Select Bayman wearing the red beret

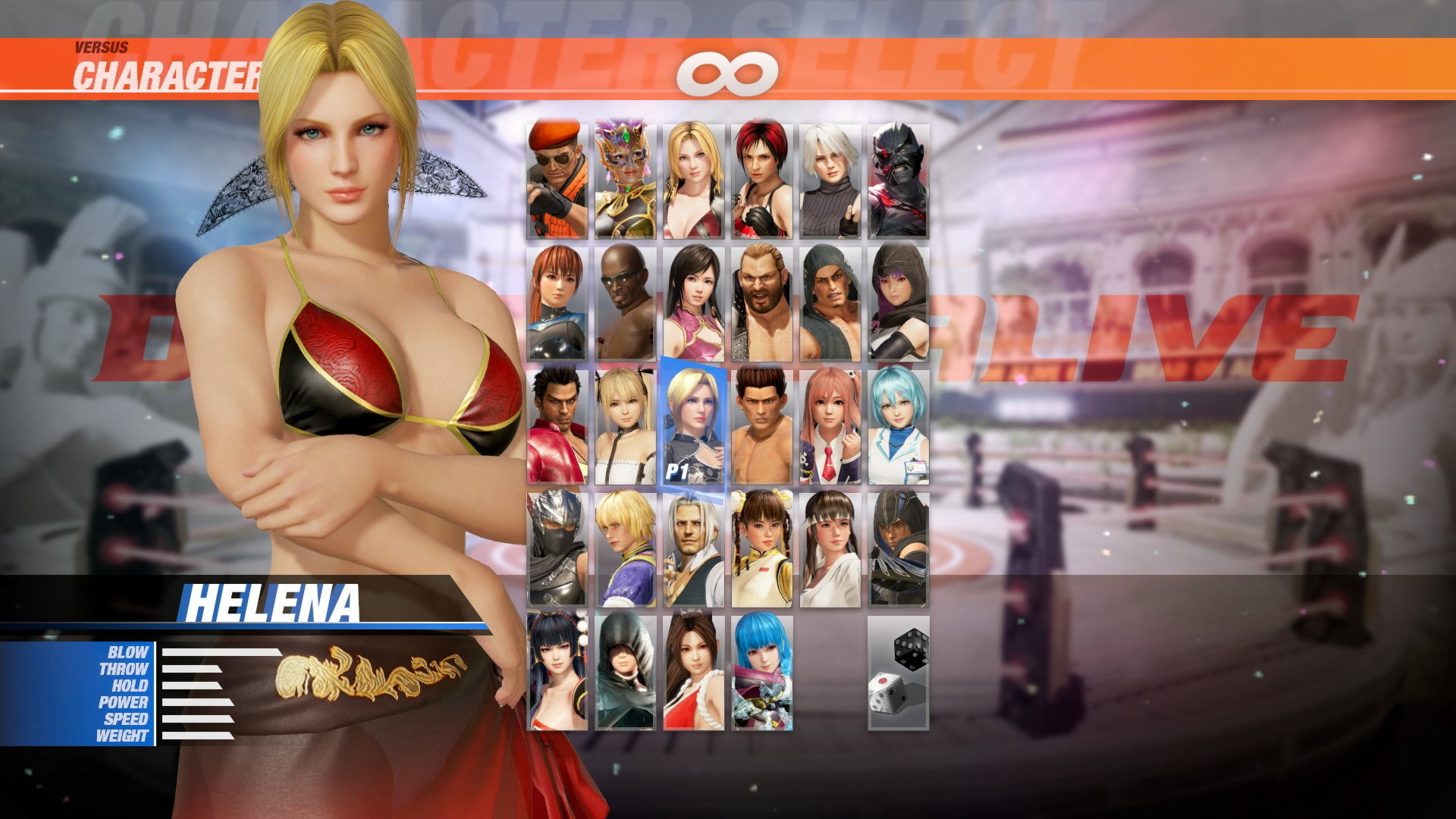click(x=556, y=182)
